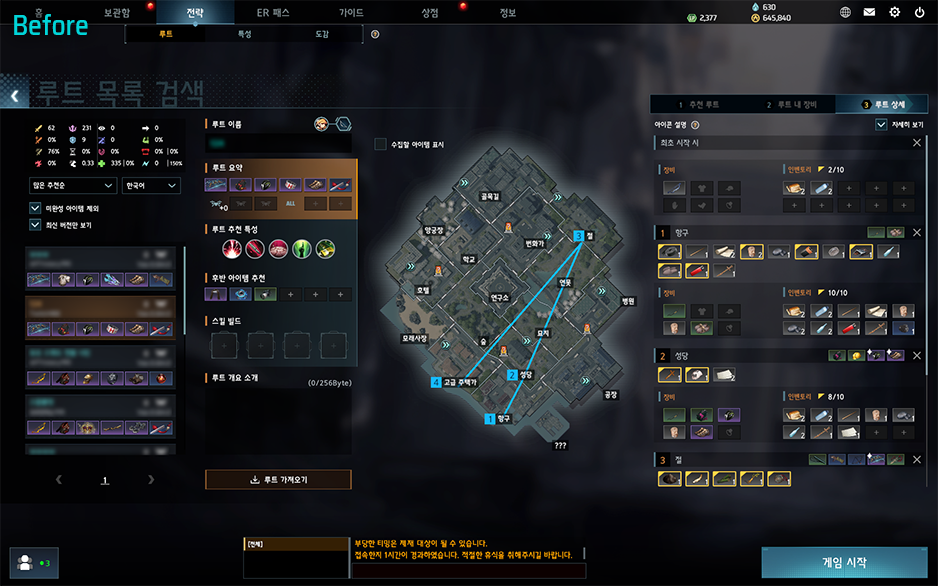Switch to the 도감 sub-tab
The height and width of the screenshot is (586, 938).
322,34
